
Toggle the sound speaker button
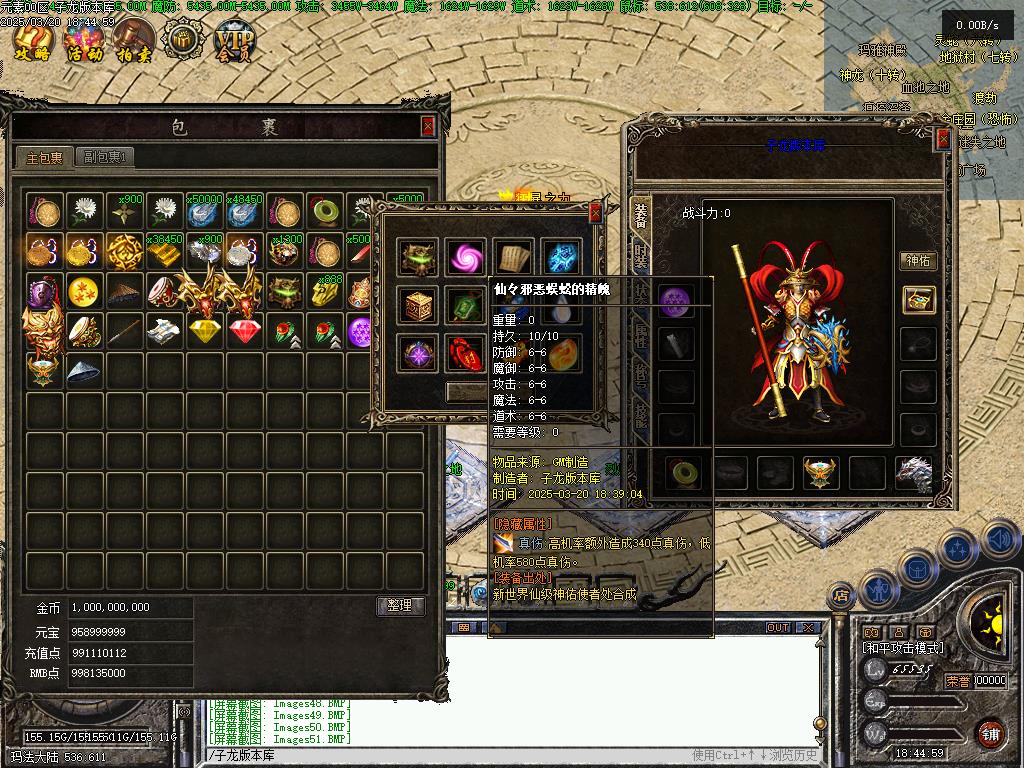click(x=999, y=540)
